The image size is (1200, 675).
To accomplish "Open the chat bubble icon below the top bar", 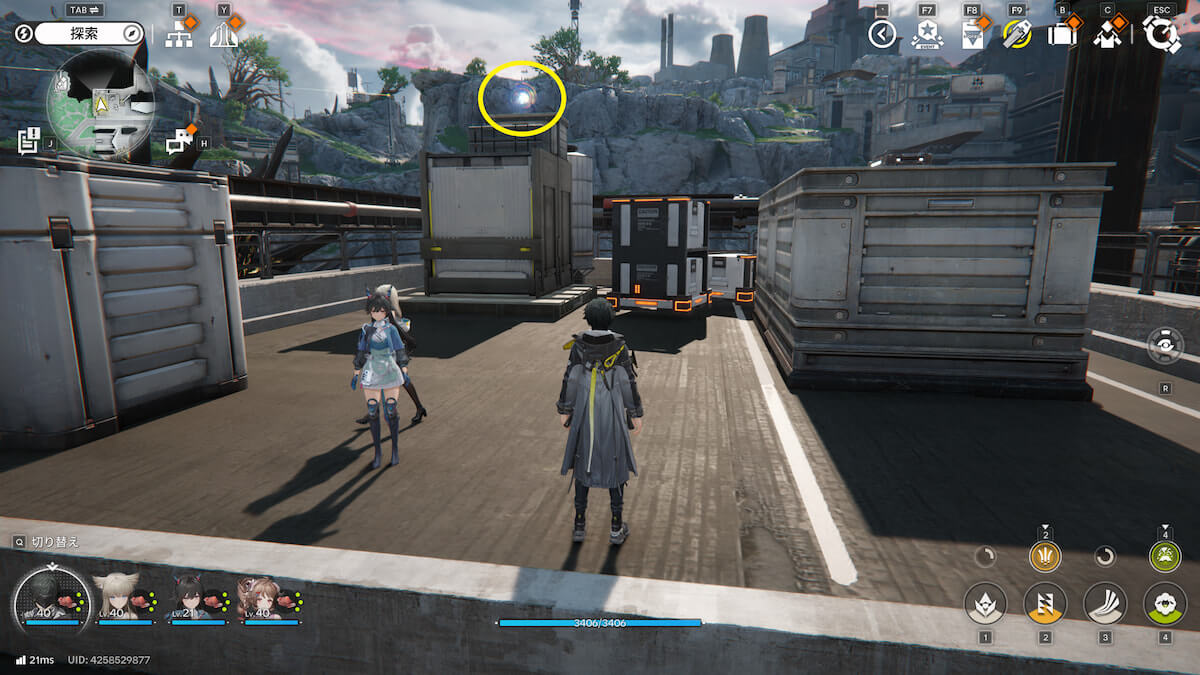I will [179, 142].
